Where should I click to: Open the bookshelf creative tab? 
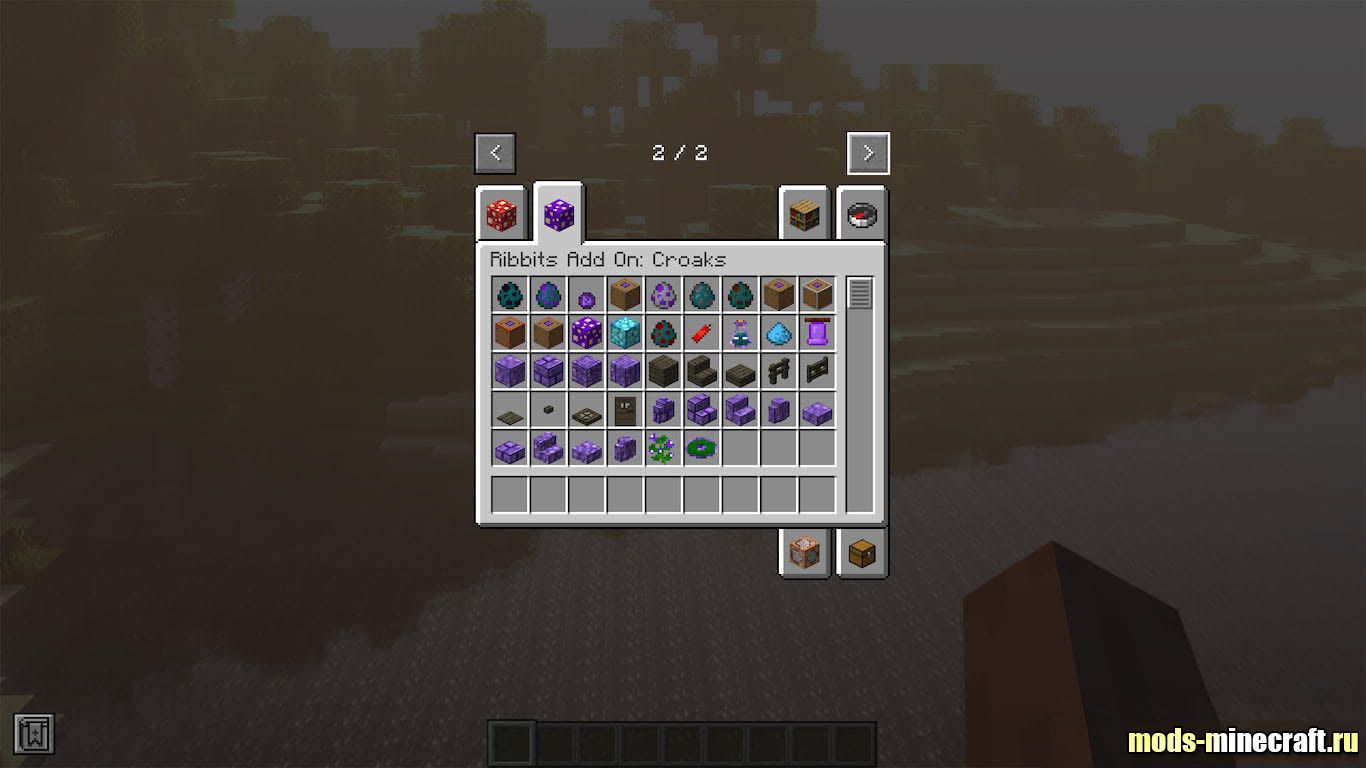coord(805,215)
